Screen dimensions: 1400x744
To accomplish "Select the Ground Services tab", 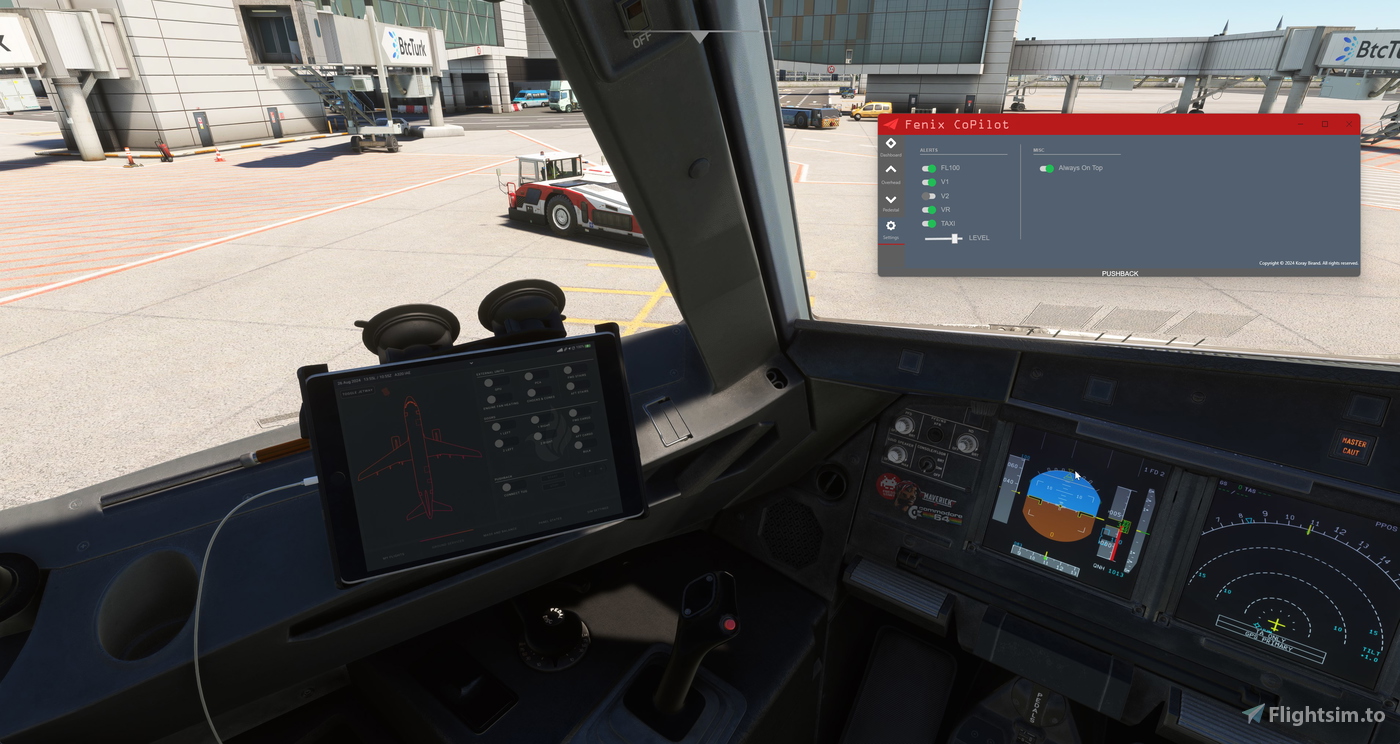I will (x=448, y=544).
